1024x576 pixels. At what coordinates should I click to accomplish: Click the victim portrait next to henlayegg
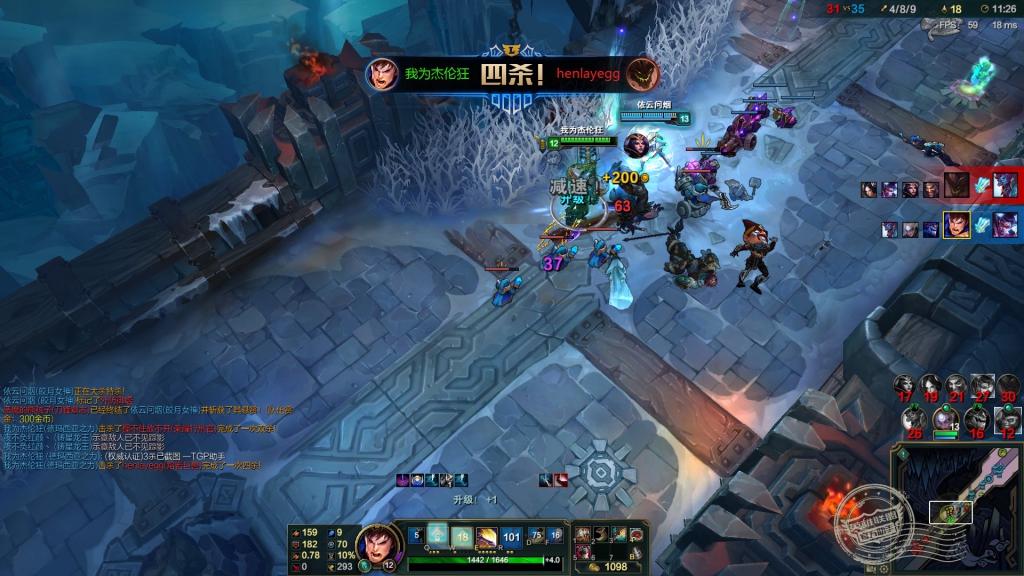642,73
